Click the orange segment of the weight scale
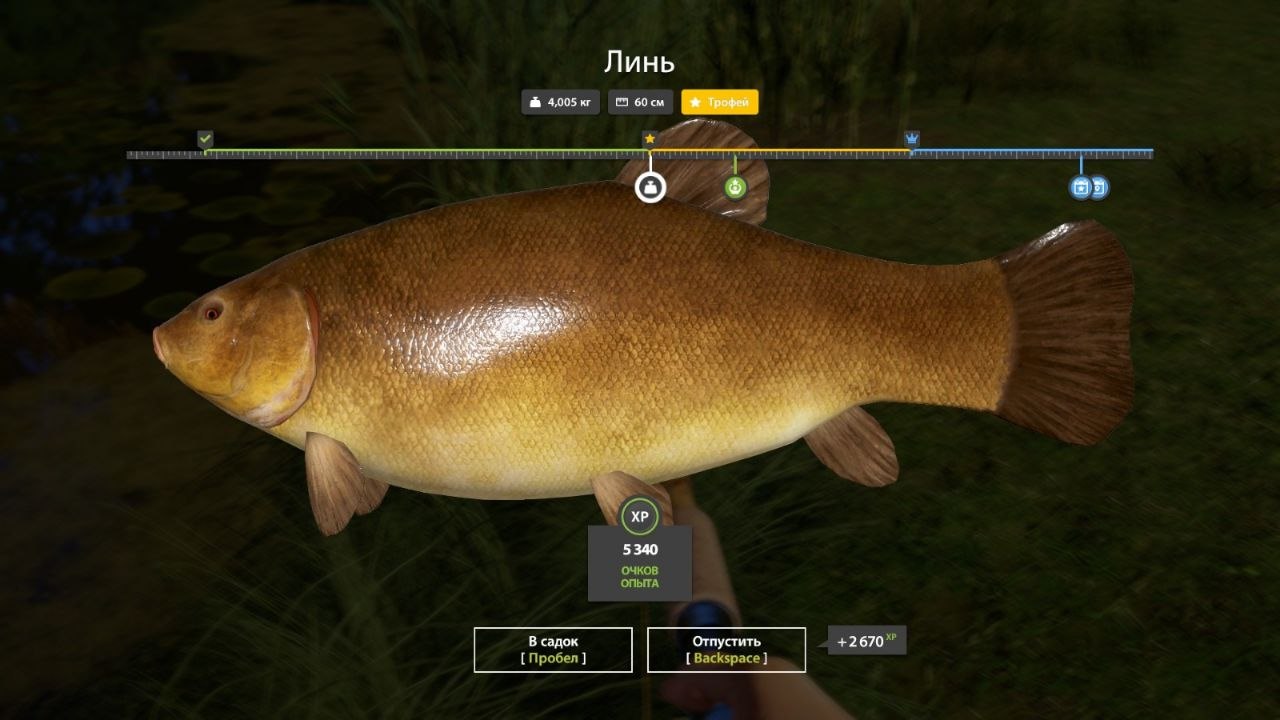The height and width of the screenshot is (720, 1280). [780, 152]
